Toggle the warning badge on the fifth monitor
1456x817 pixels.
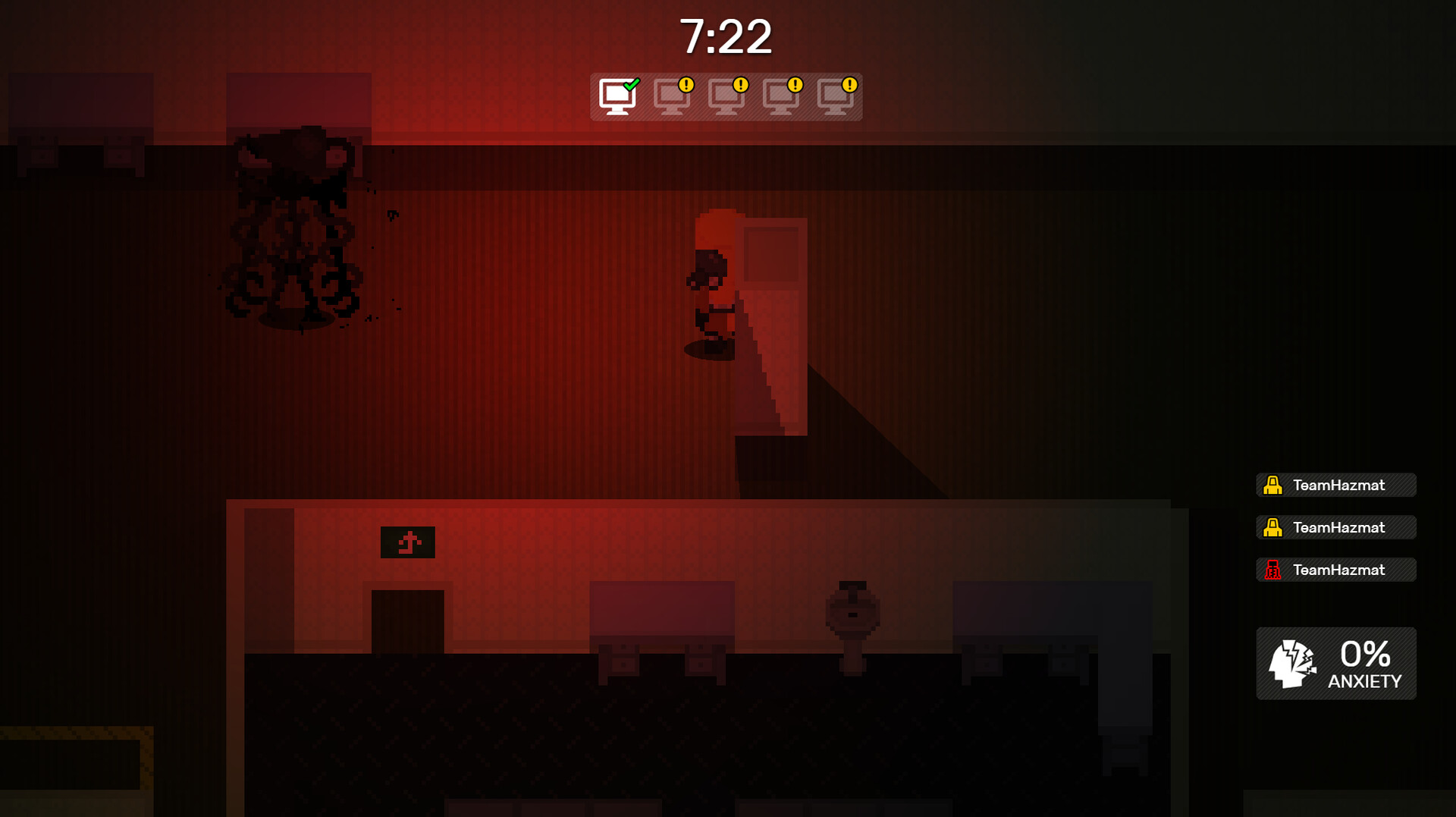coord(849,86)
